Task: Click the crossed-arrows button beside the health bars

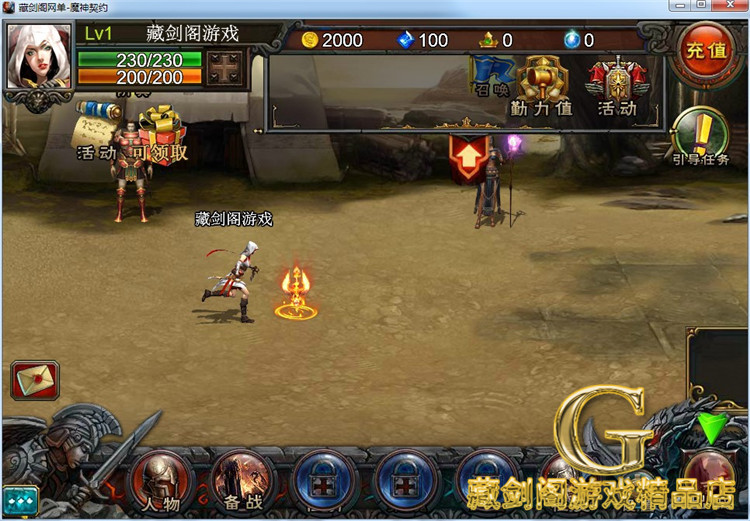Action: click(226, 69)
